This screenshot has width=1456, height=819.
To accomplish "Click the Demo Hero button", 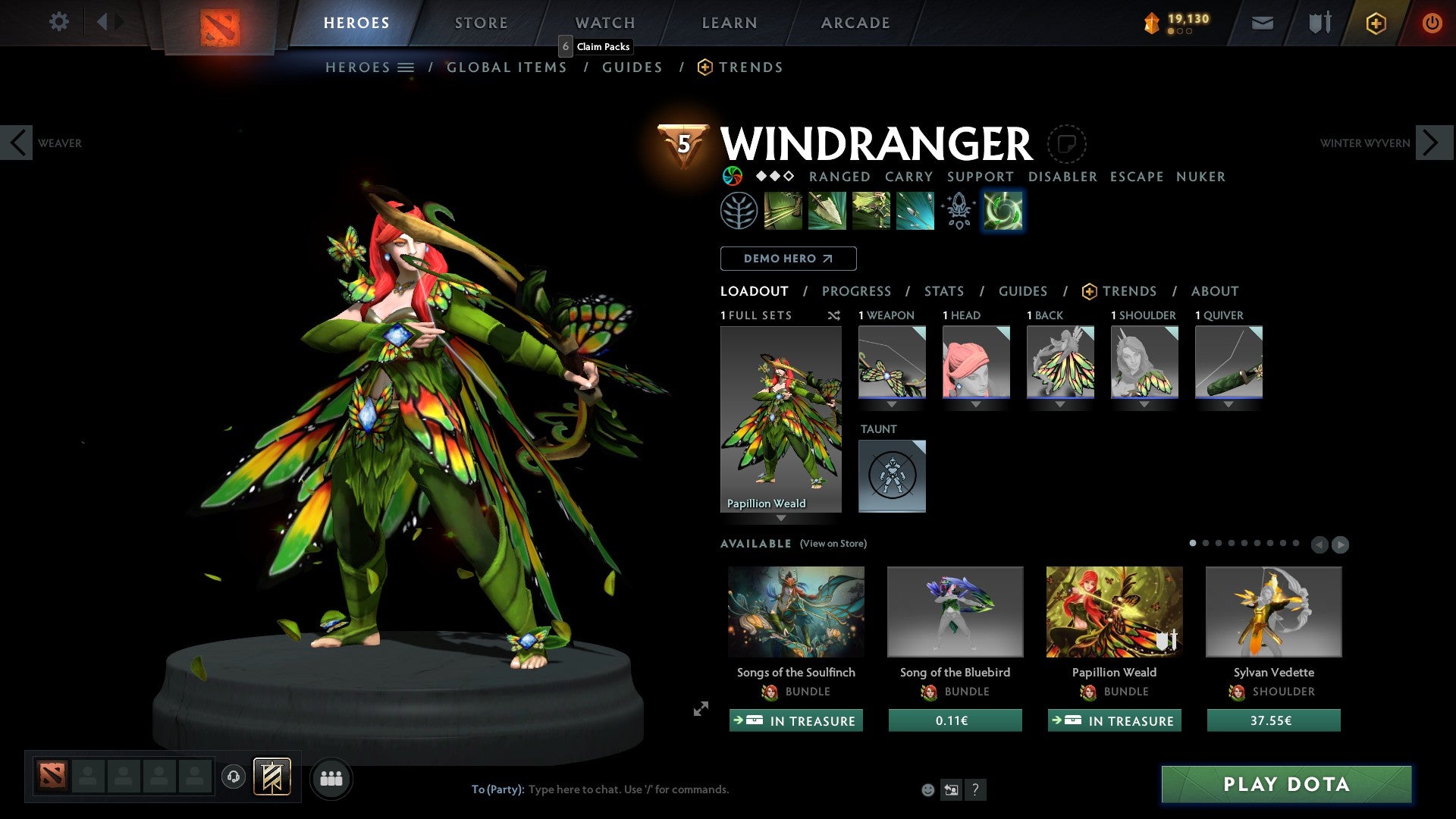I will tap(788, 259).
